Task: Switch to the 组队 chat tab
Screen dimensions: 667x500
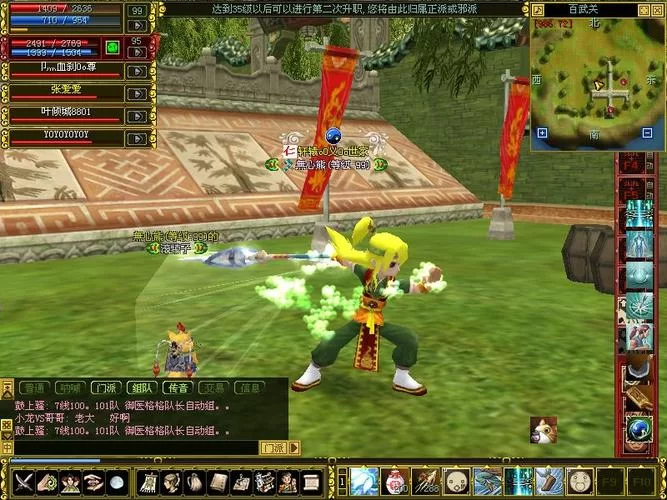Action: [141, 387]
